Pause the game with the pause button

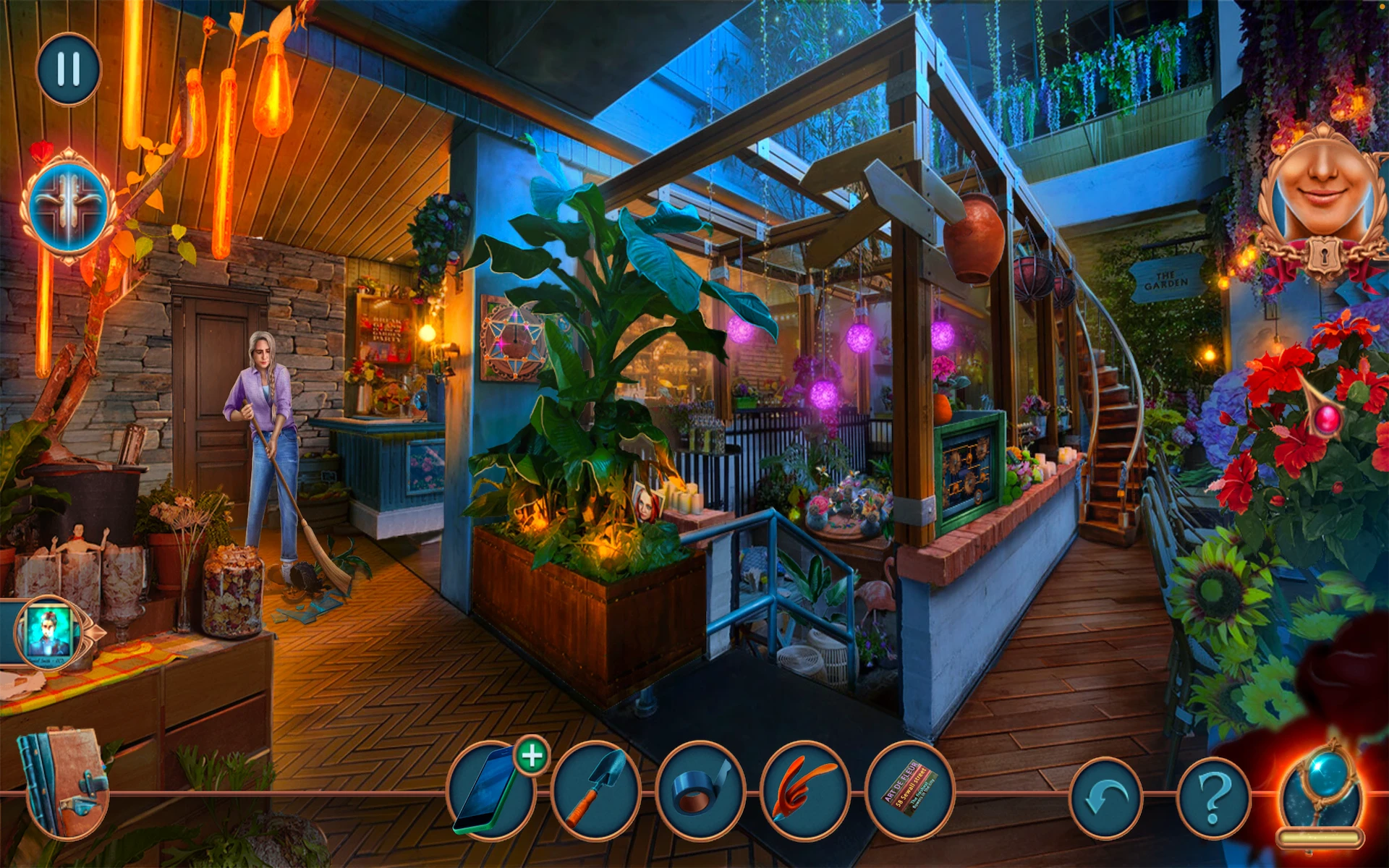coord(69,69)
